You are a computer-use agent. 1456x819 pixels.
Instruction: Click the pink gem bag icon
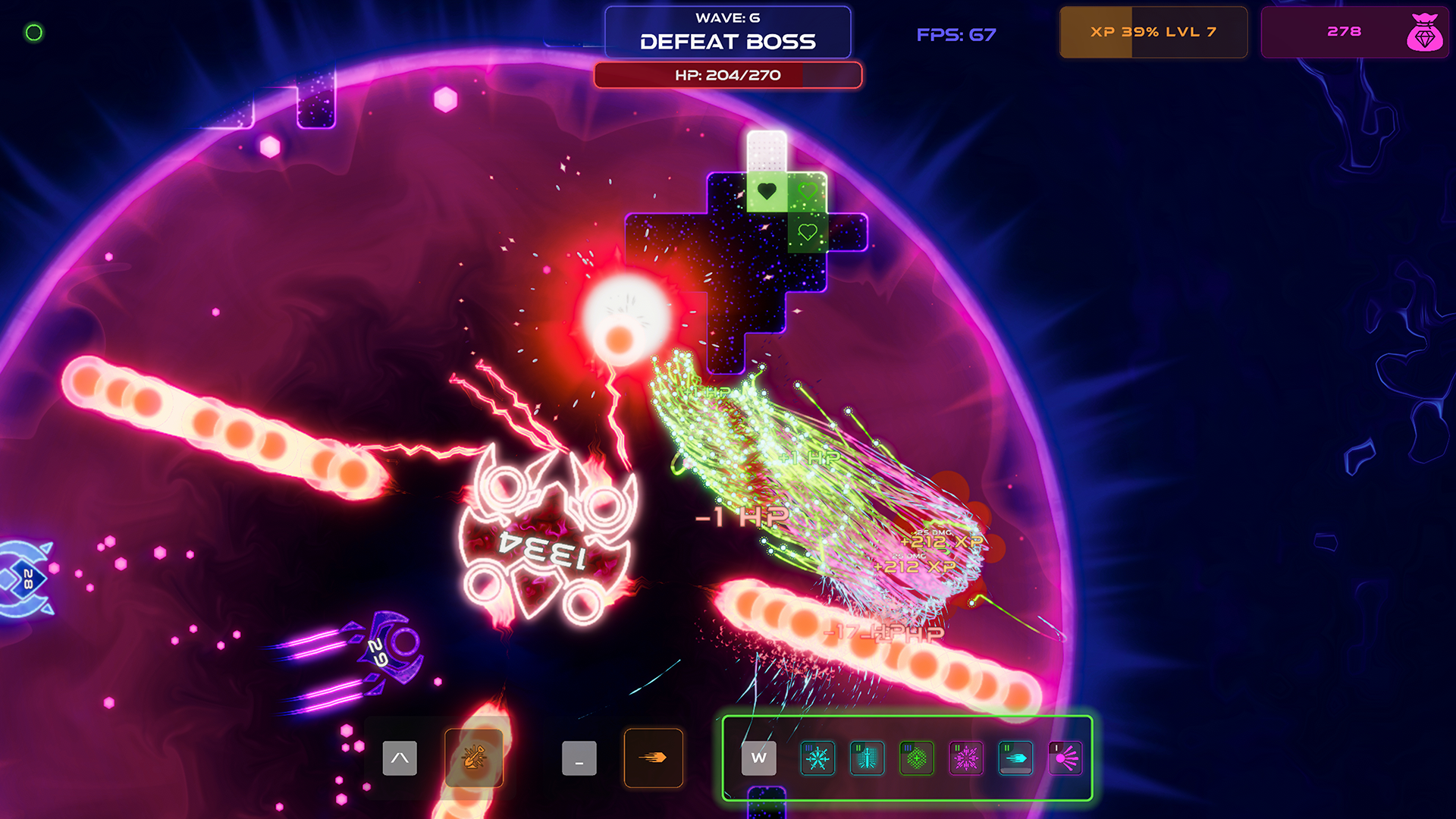tap(1424, 33)
